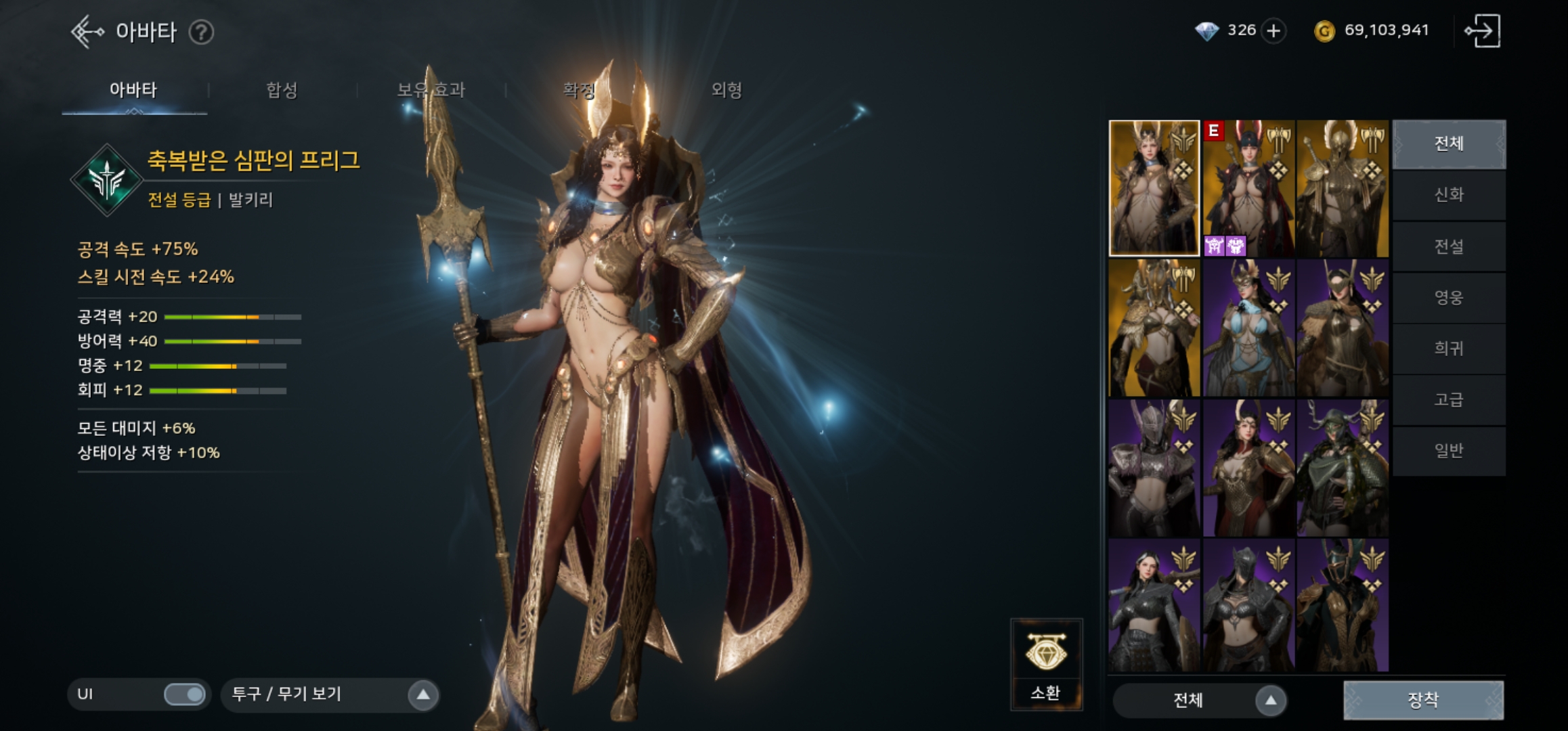Open the 소환 summon button
This screenshot has height=731, width=1568.
pos(1046,663)
